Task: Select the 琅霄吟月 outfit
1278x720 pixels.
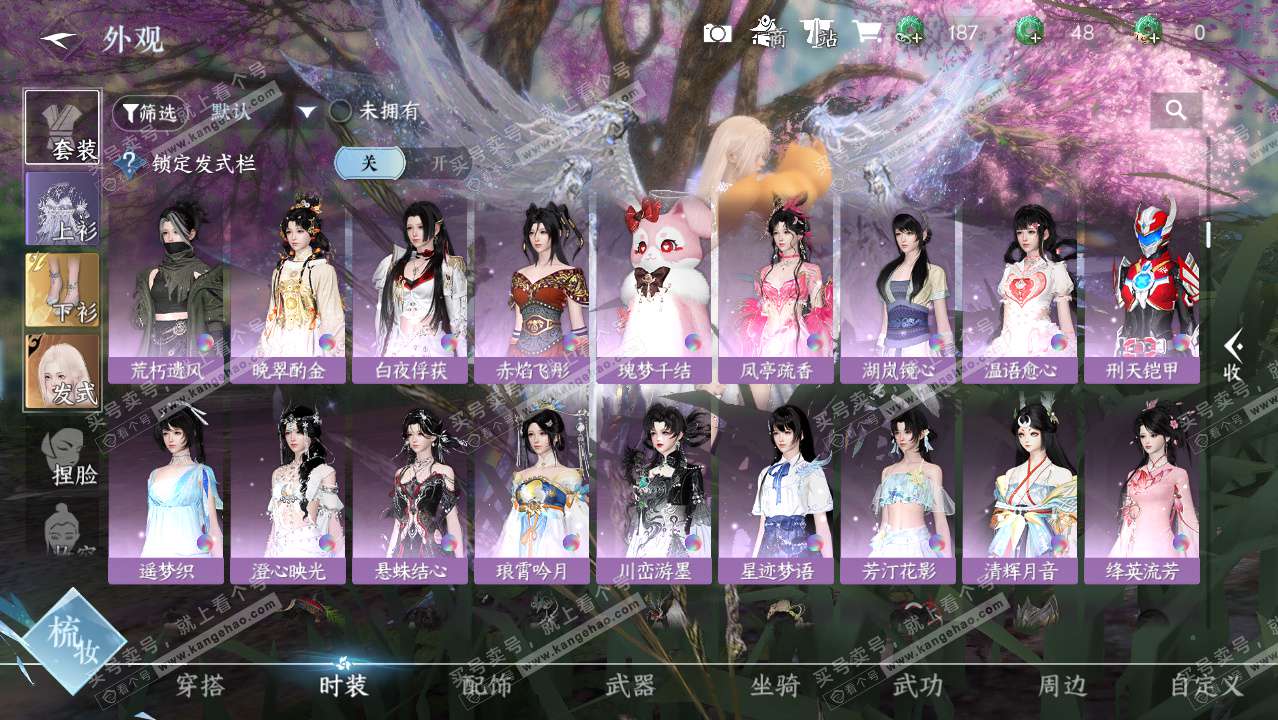Action: point(532,492)
